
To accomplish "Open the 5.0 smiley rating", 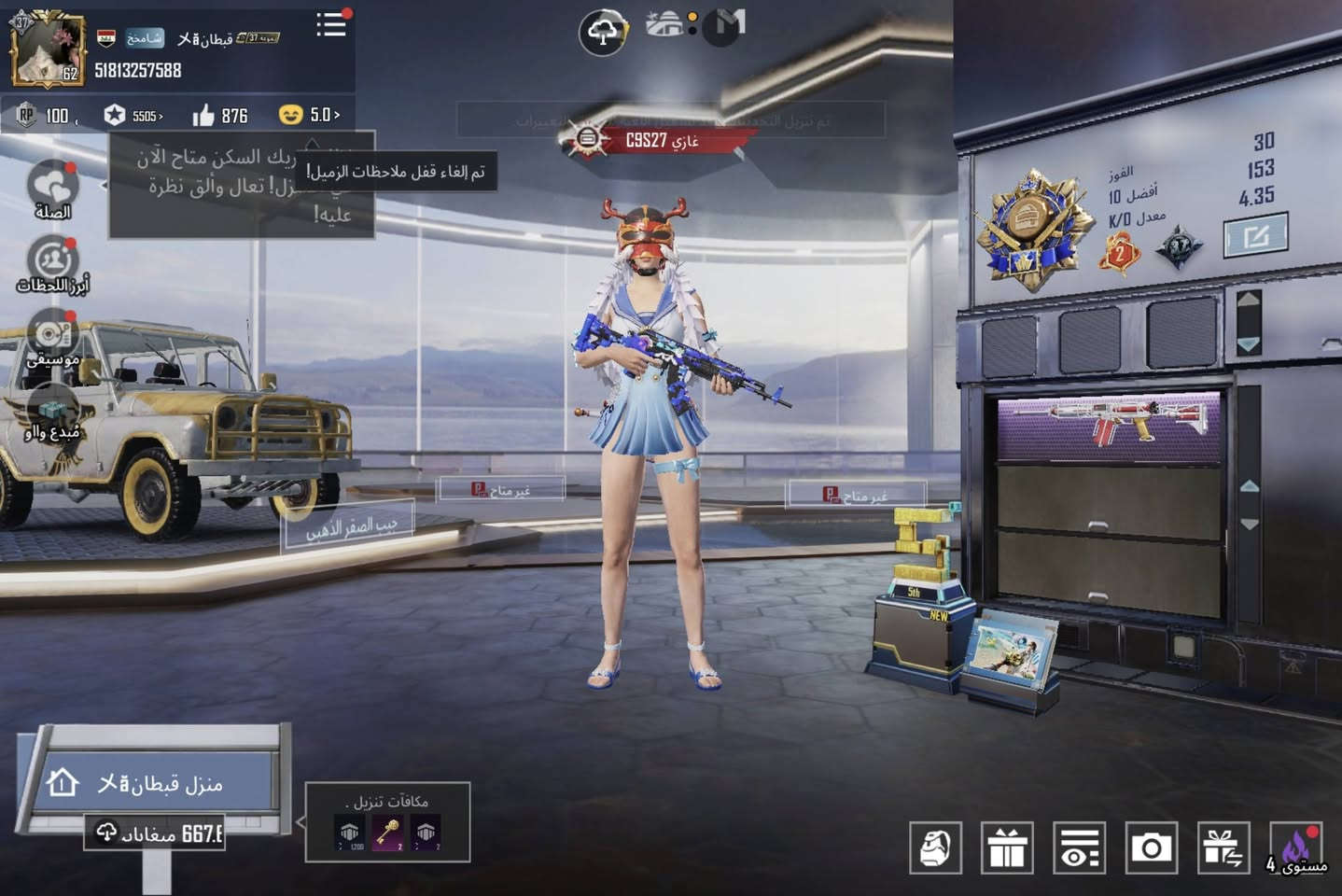I will [x=309, y=115].
